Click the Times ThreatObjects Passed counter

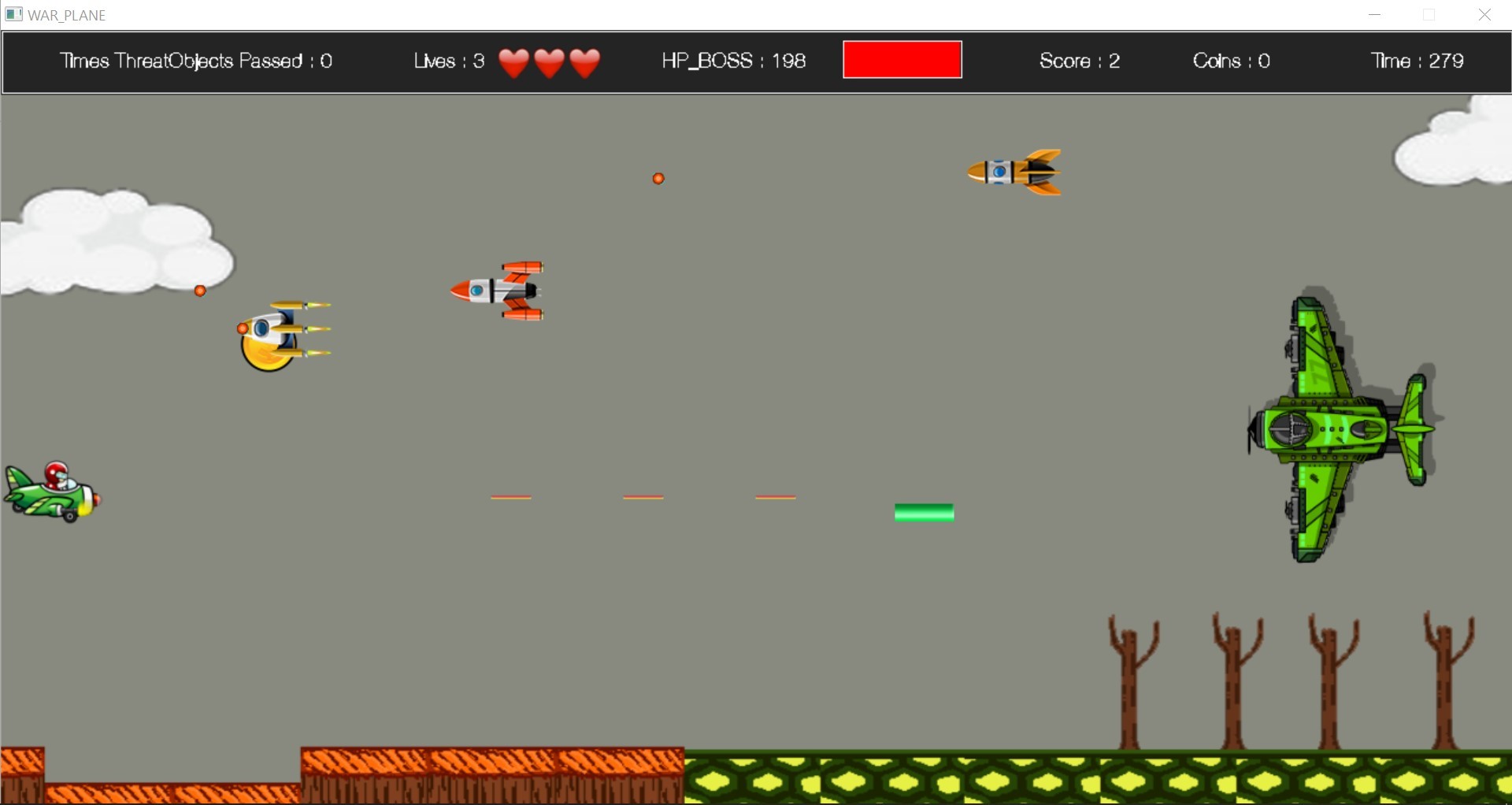click(196, 61)
